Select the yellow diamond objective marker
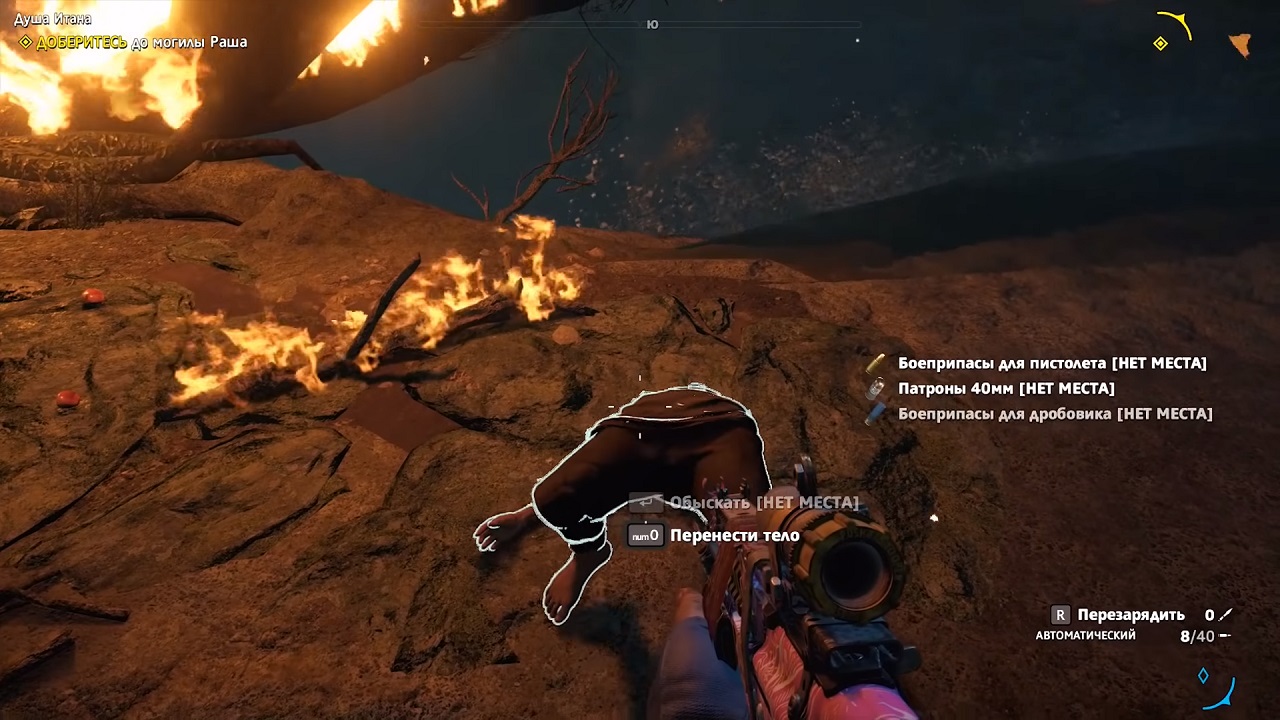This screenshot has width=1280, height=720. (x=1160, y=44)
